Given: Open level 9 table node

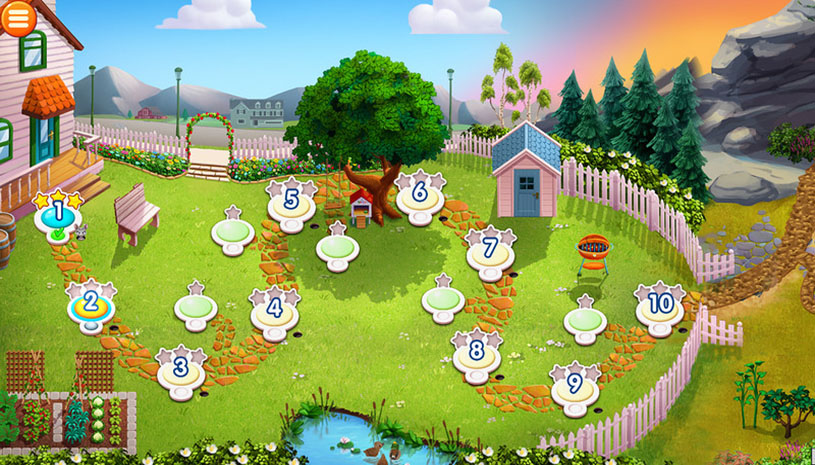Looking at the screenshot, I should pos(574,385).
